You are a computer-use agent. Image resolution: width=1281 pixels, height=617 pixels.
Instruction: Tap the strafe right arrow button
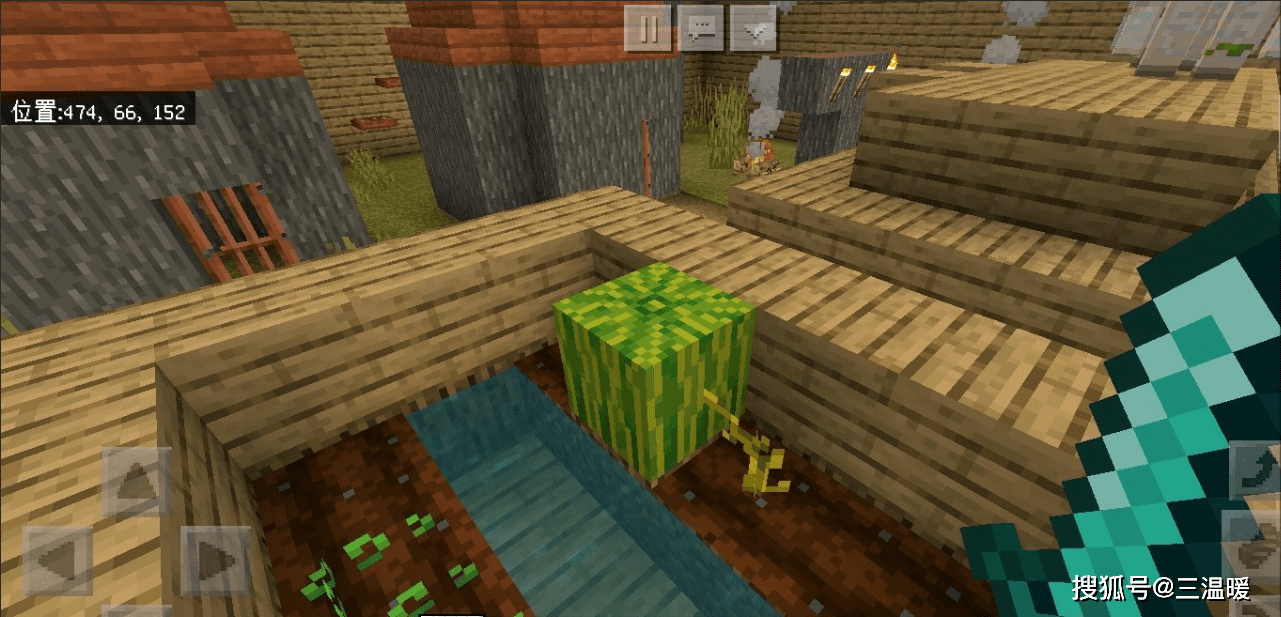point(214,560)
